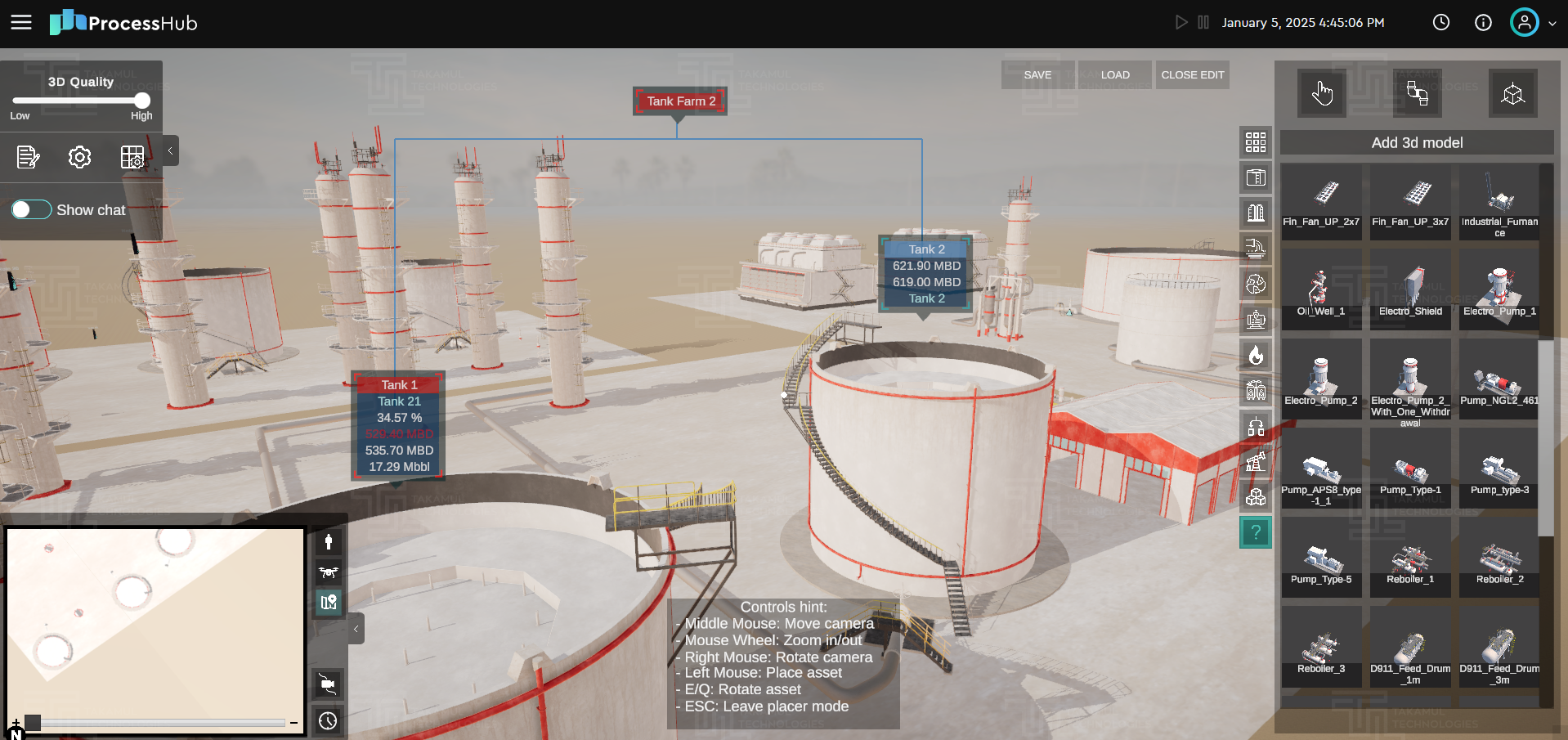Close edit mode with CLOSE EDIT
The width and height of the screenshot is (1568, 740).
[x=1192, y=74]
